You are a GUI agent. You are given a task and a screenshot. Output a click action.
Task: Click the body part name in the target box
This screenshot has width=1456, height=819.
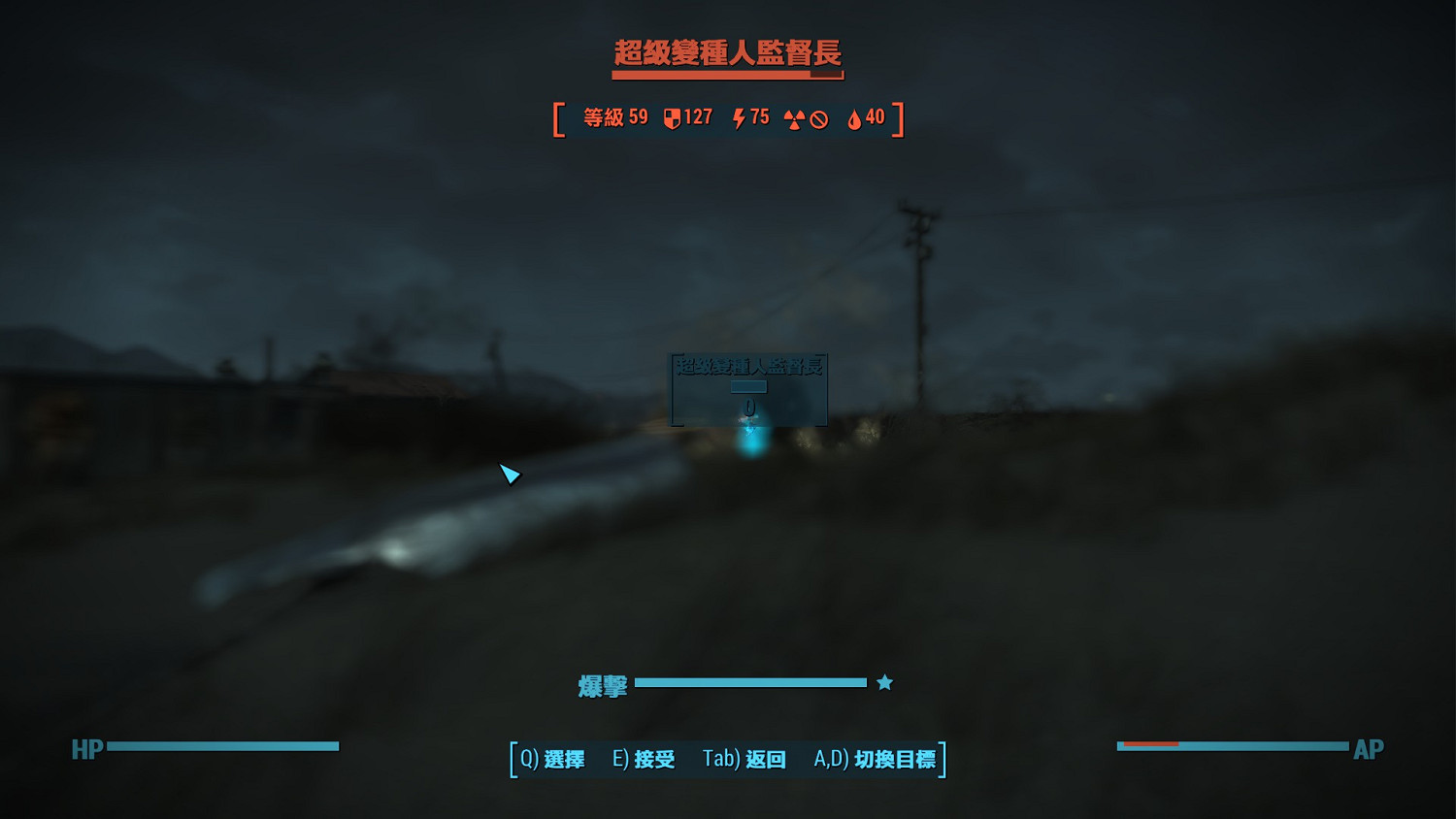coord(749,367)
